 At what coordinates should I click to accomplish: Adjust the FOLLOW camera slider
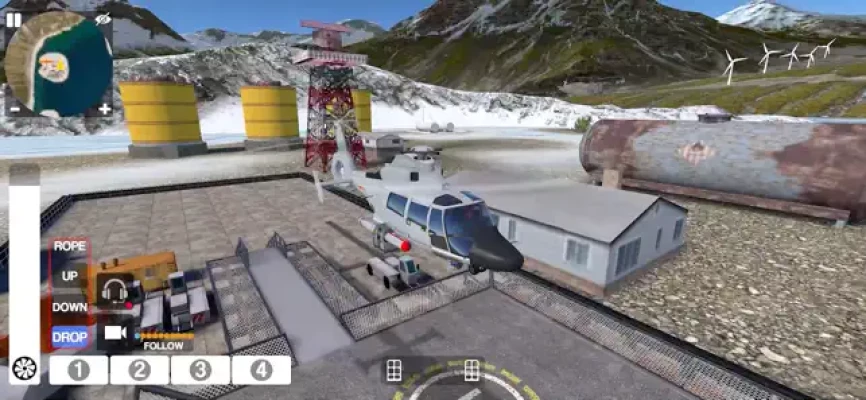pyautogui.click(x=164, y=336)
